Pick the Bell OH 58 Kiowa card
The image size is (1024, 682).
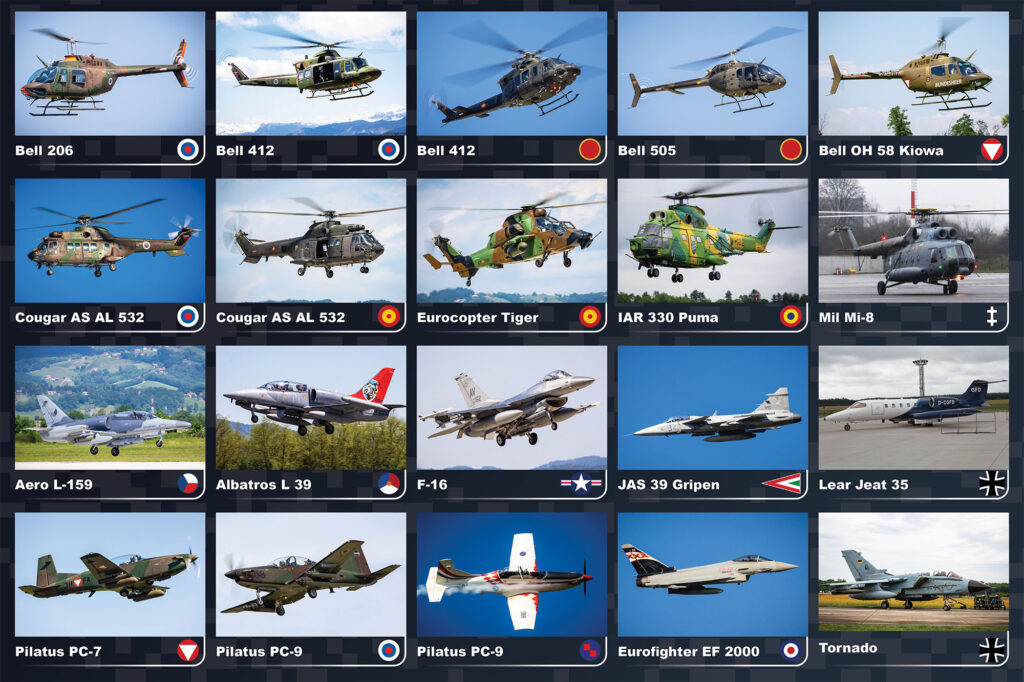(913, 87)
